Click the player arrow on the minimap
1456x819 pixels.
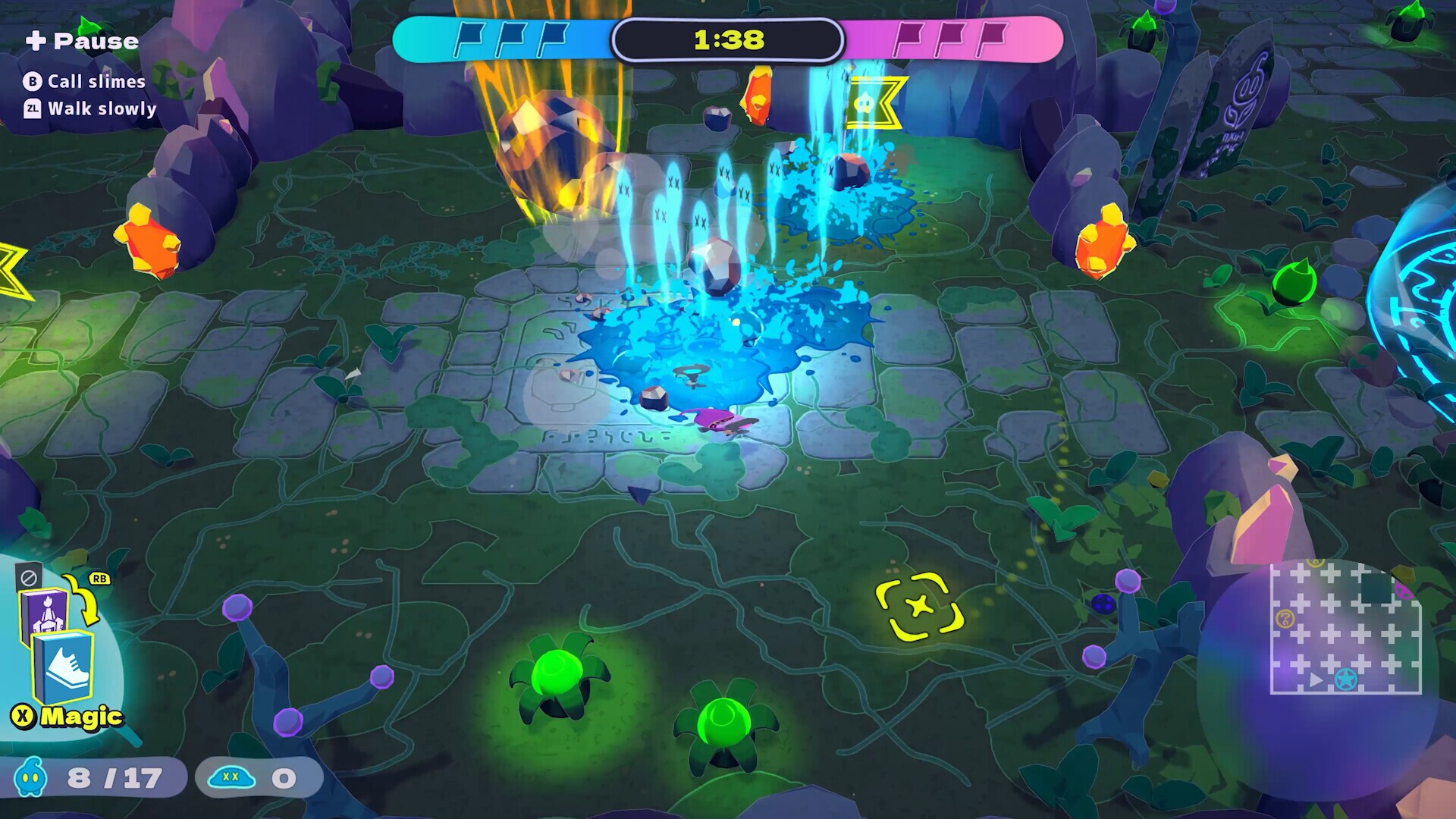pyautogui.click(x=1316, y=680)
